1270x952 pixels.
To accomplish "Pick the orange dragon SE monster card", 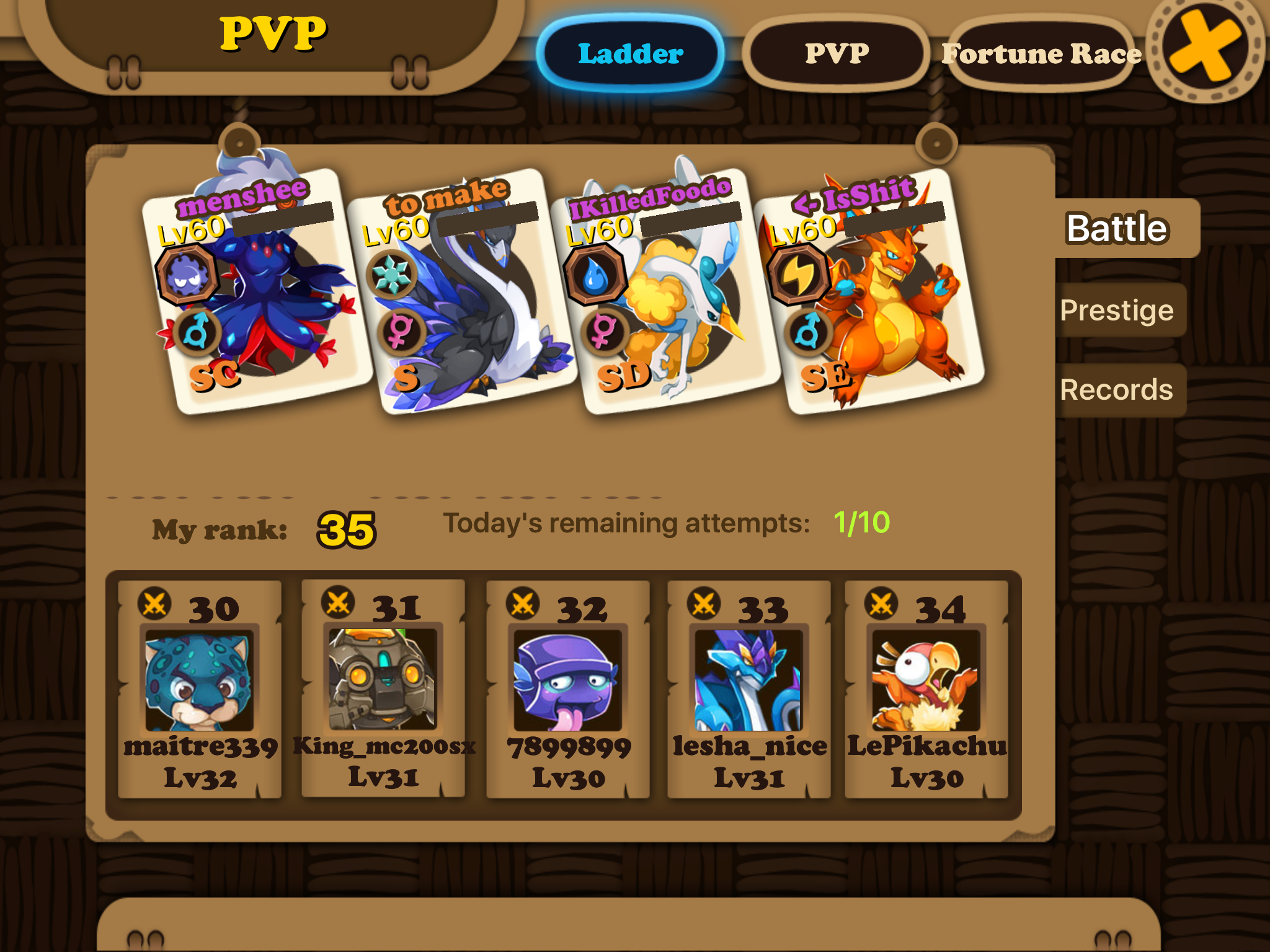I will coord(868,291).
